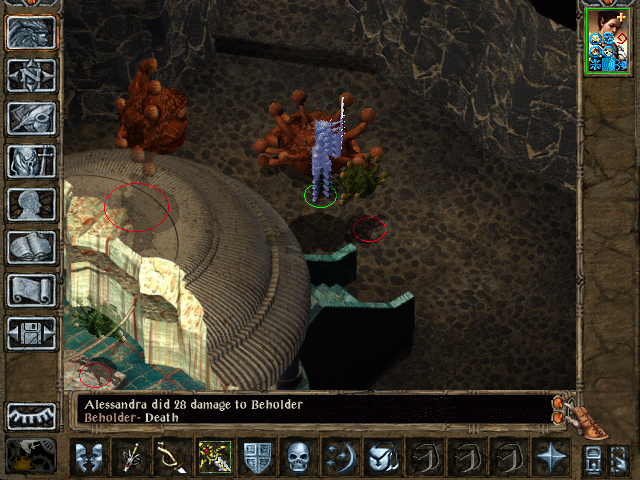Activate the skull Turn Undead button
The width and height of the screenshot is (640, 480).
click(x=299, y=458)
